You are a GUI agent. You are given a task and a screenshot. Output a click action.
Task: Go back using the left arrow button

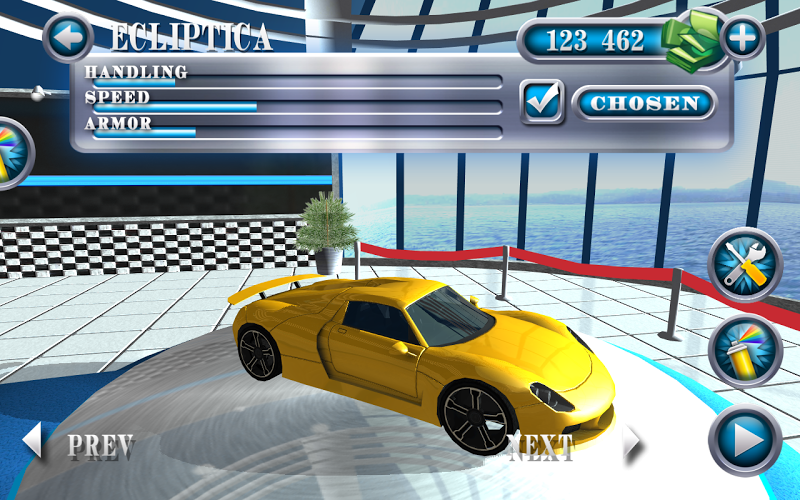68,39
